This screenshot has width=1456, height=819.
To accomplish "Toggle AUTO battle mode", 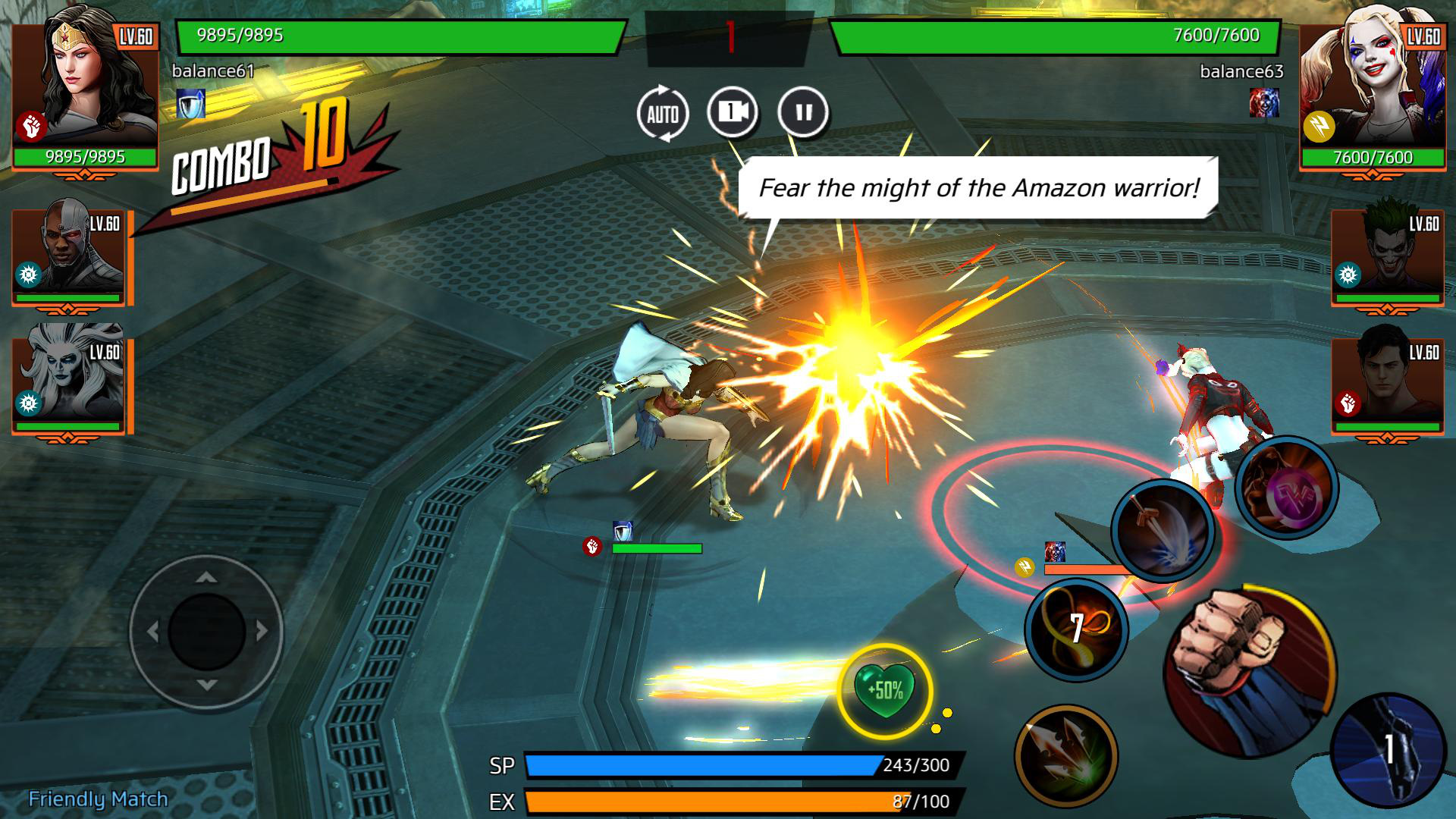I will click(664, 112).
